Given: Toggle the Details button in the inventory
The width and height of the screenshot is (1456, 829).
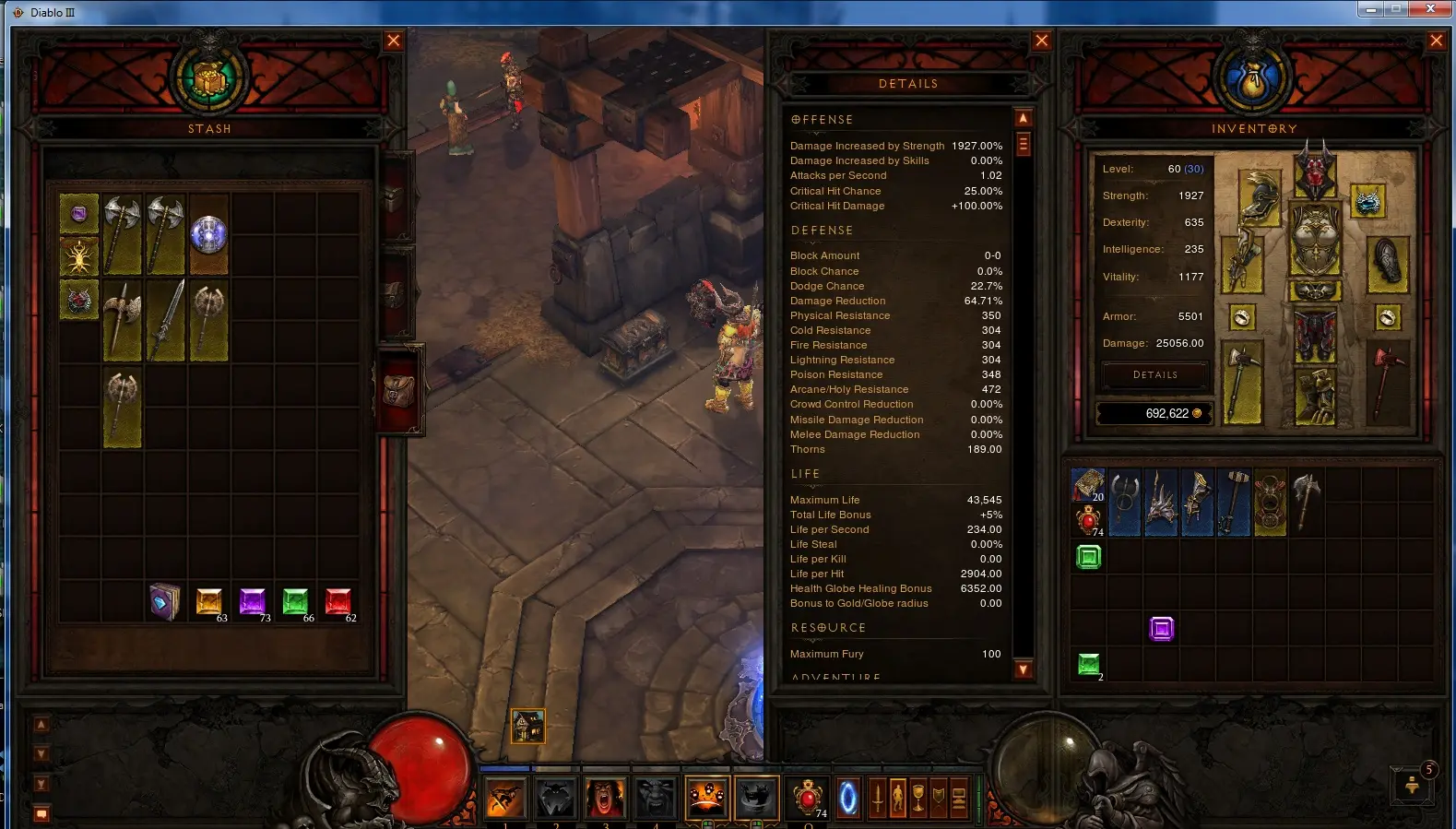Looking at the screenshot, I should click(1154, 375).
